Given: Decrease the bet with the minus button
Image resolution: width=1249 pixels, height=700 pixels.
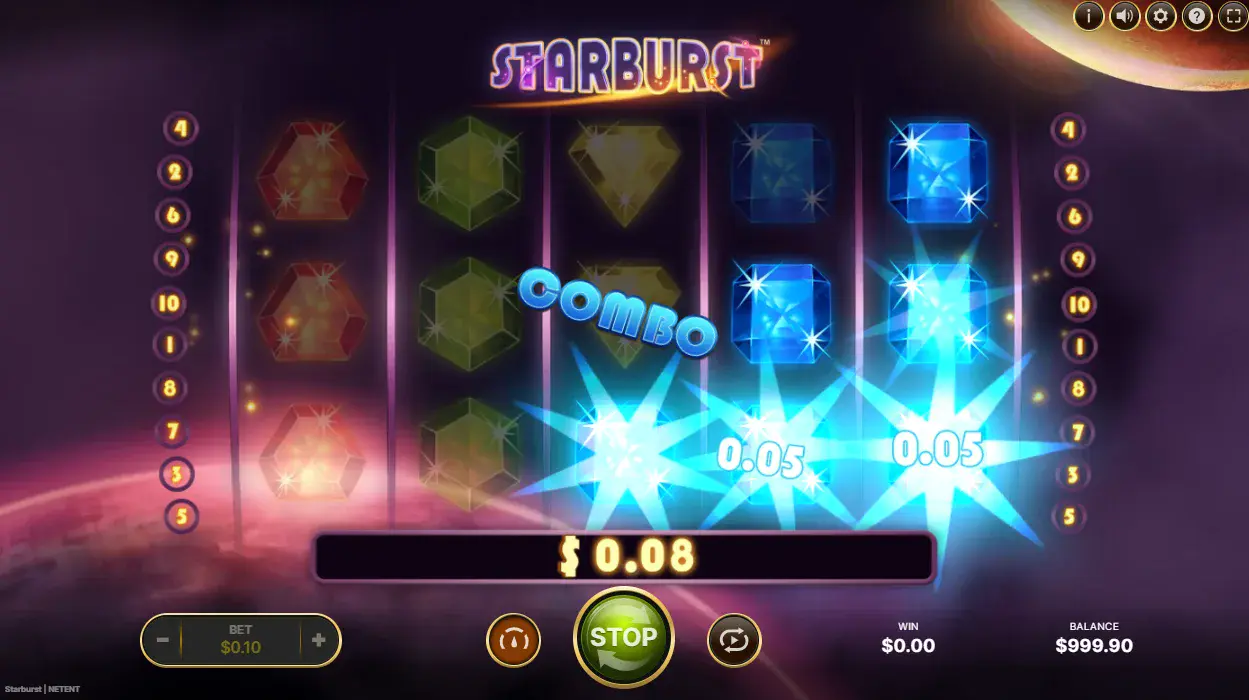Looking at the screenshot, I should [162, 640].
